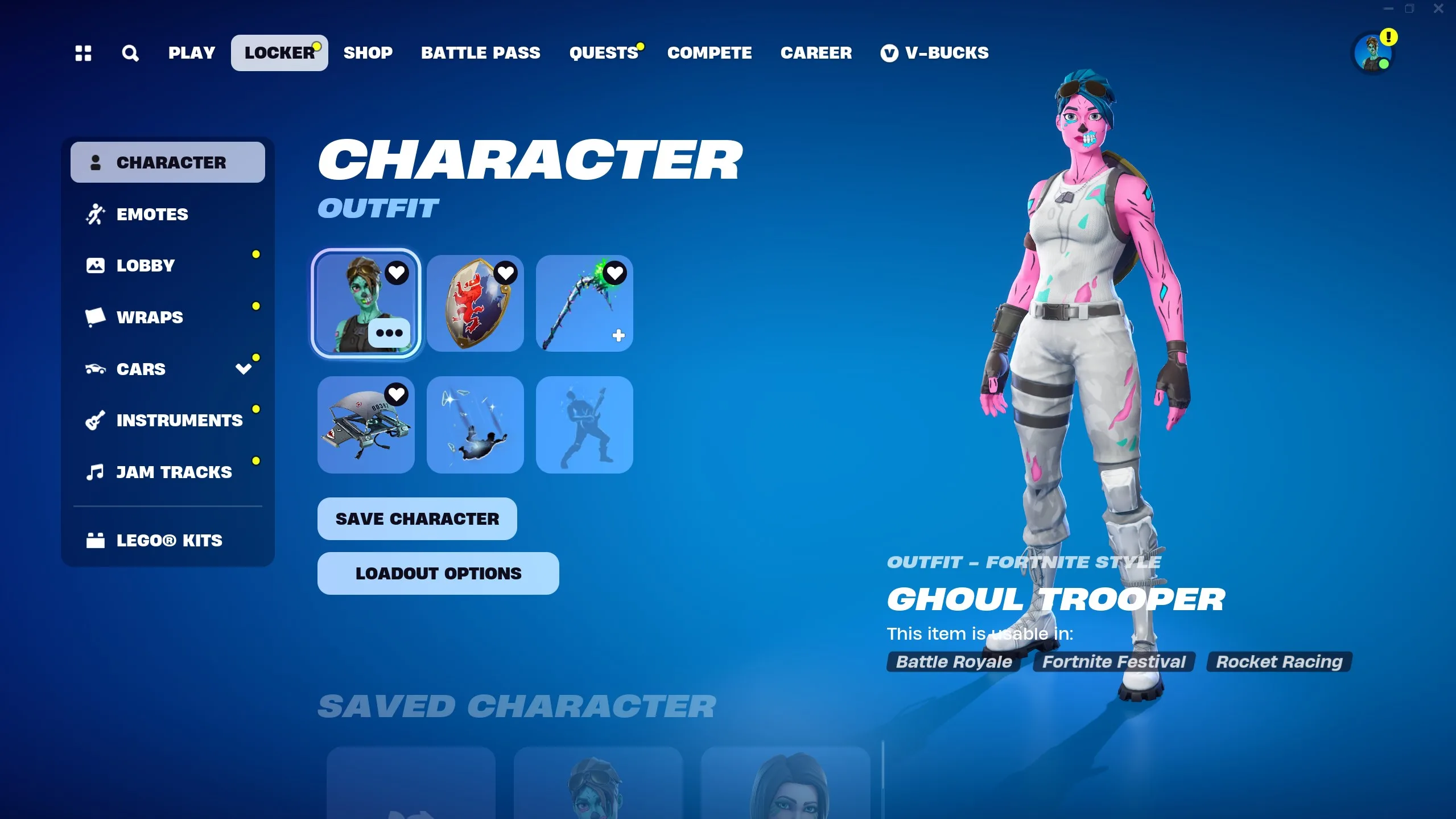The width and height of the screenshot is (1456, 819).
Task: Switch to the Shop tab
Action: (x=368, y=53)
